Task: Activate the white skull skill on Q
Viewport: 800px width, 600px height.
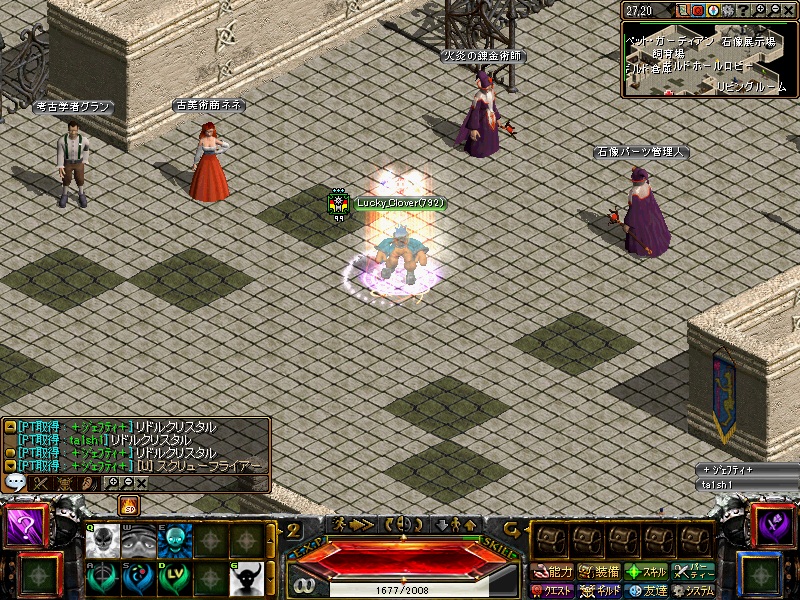Action: (103, 541)
